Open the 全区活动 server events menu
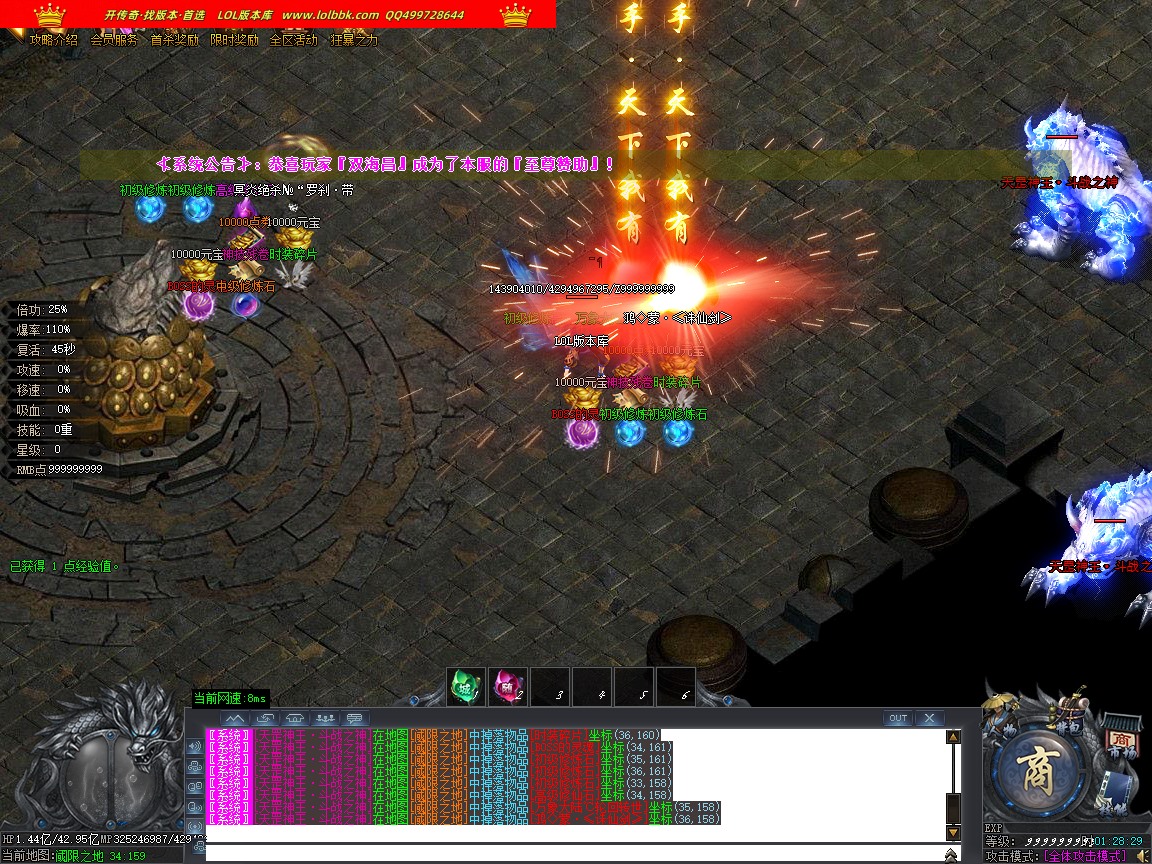Viewport: 1152px width, 864px height. coord(294,41)
